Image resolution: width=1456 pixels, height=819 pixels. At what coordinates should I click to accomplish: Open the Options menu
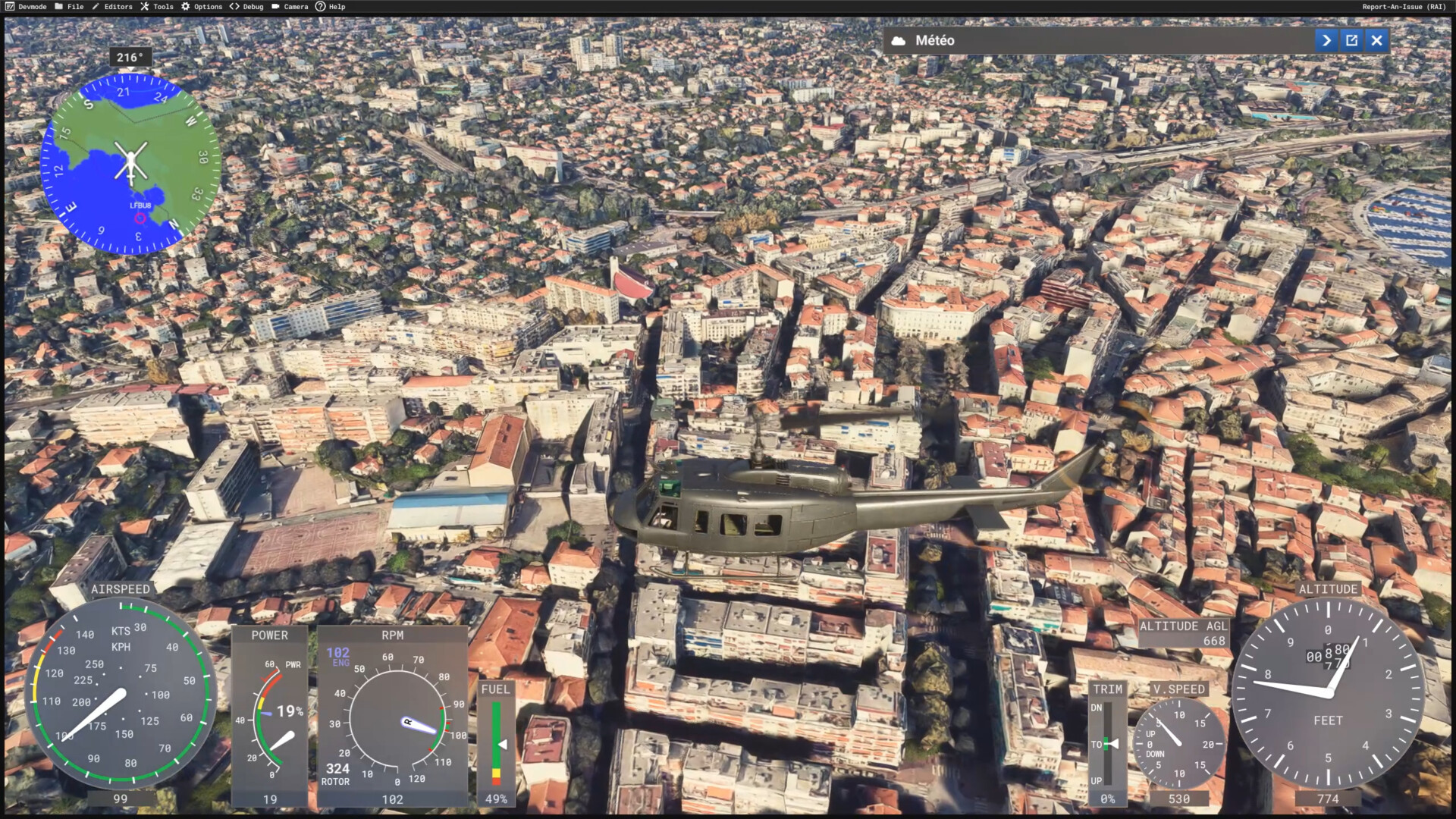pyautogui.click(x=202, y=7)
